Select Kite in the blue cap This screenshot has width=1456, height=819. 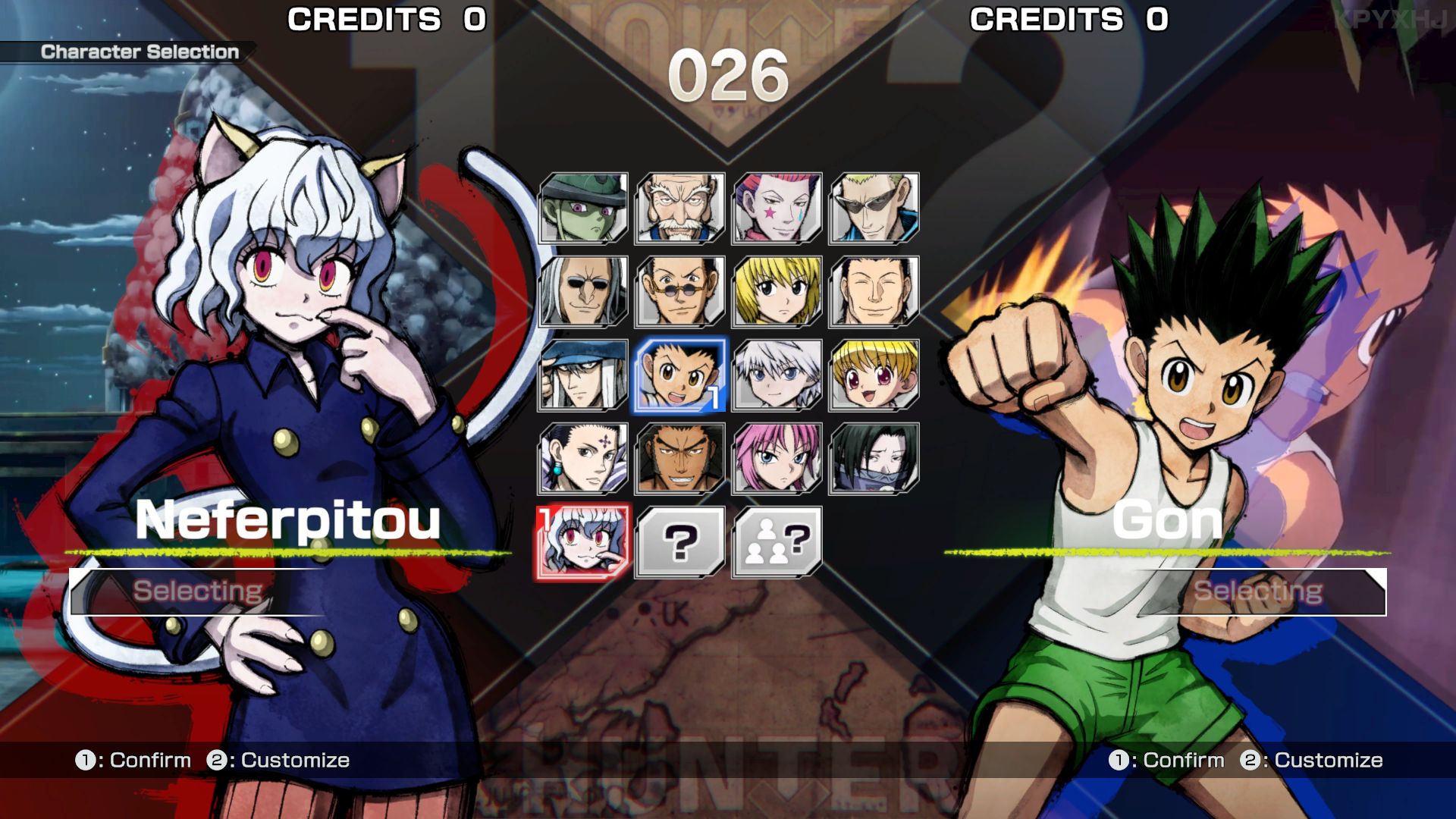pos(583,375)
